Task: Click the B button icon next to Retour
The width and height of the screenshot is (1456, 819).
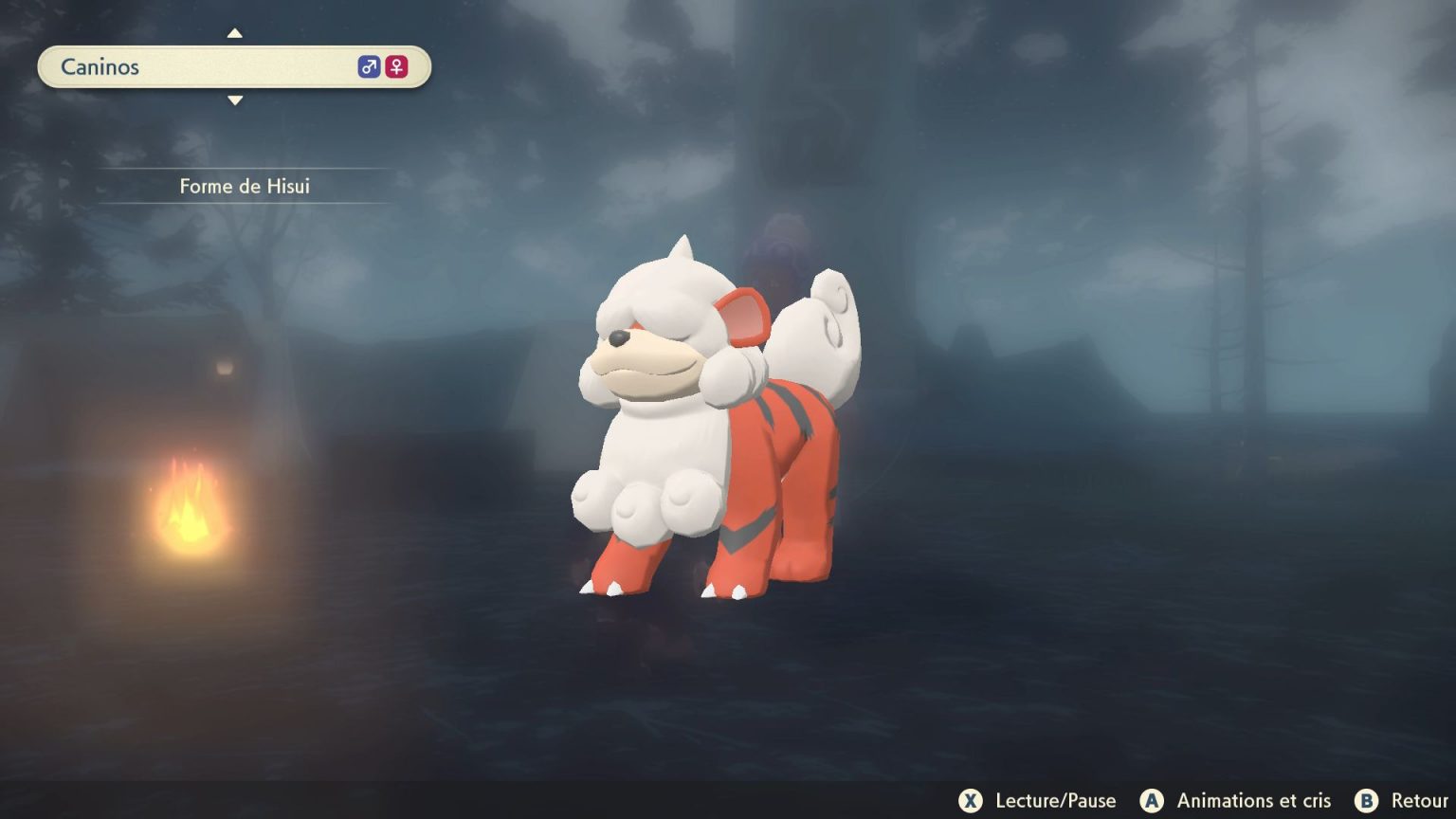Action: click(x=1365, y=801)
